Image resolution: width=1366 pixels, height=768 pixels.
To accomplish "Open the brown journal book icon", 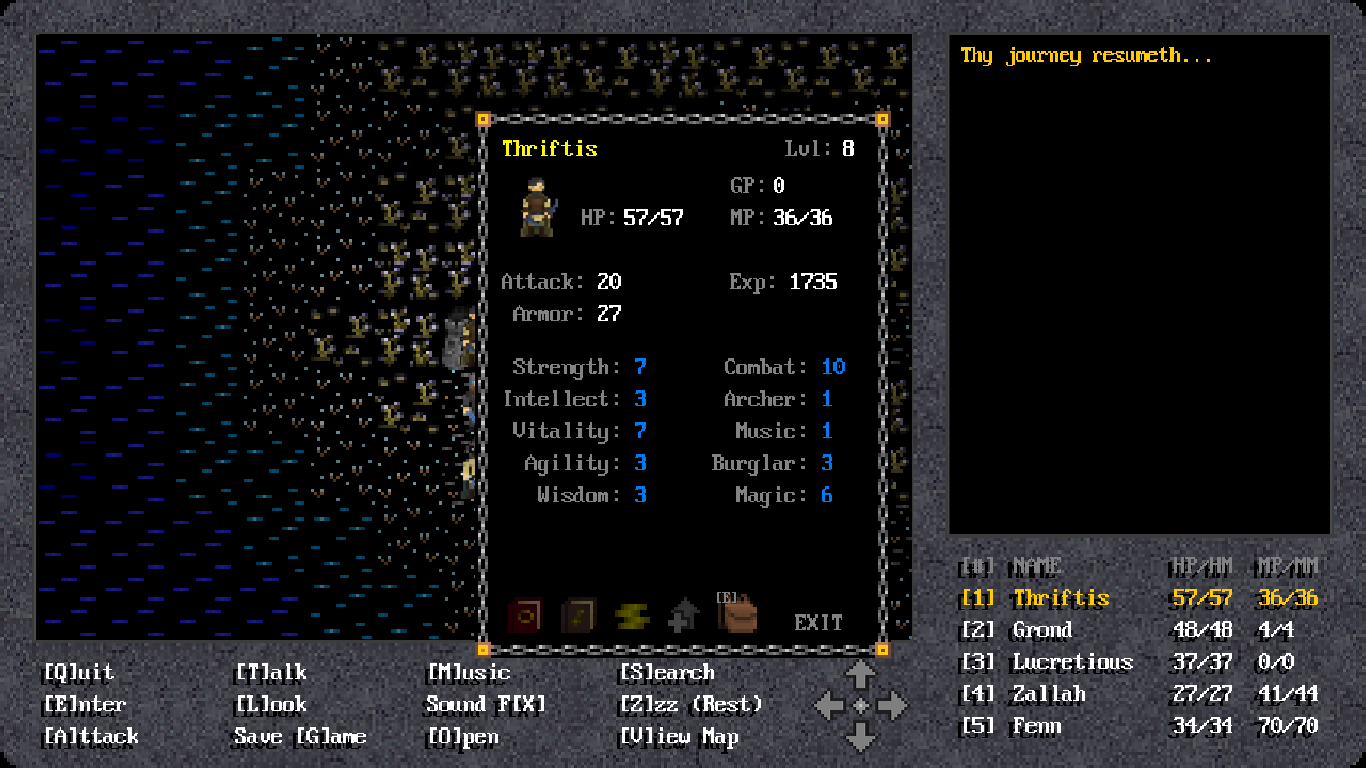I will 578,615.
